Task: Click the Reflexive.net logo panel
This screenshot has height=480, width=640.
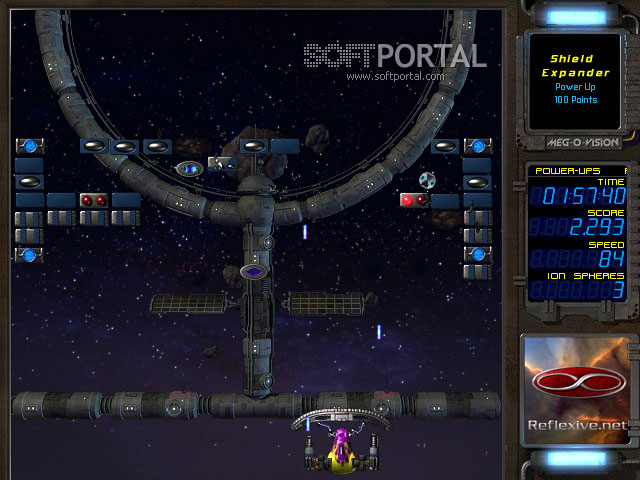Action: pyautogui.click(x=578, y=390)
